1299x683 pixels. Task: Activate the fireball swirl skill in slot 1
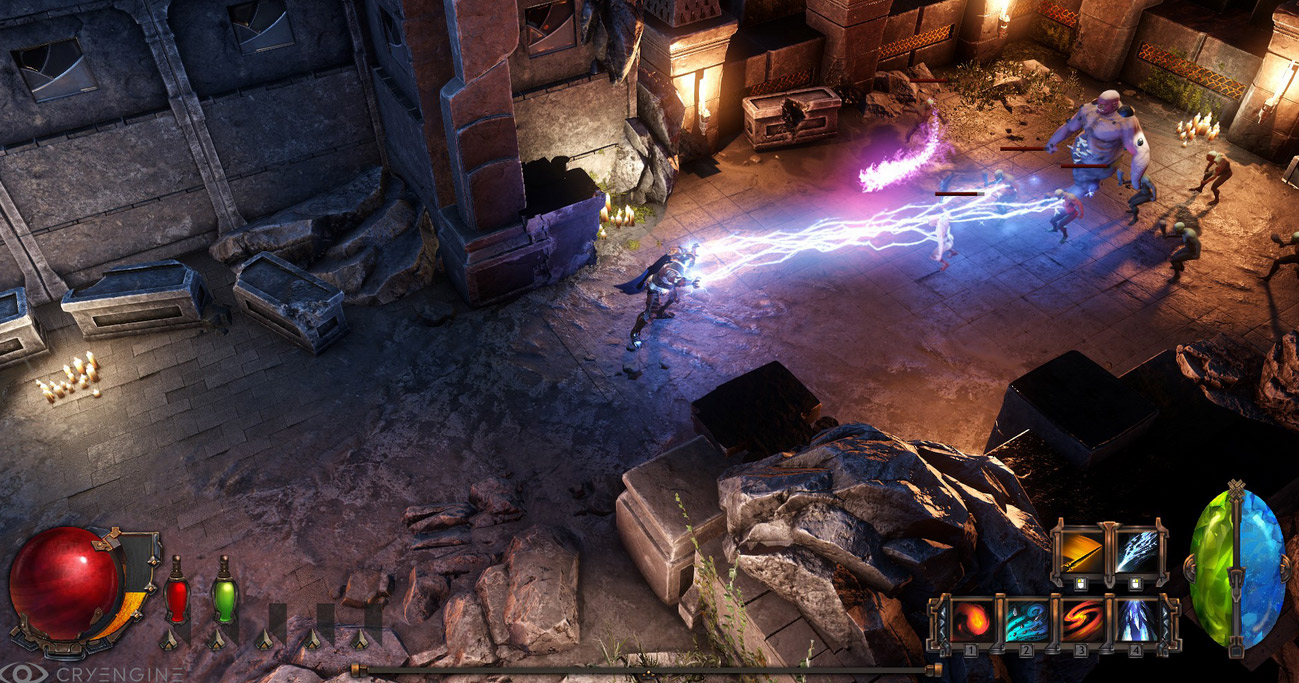click(x=970, y=621)
